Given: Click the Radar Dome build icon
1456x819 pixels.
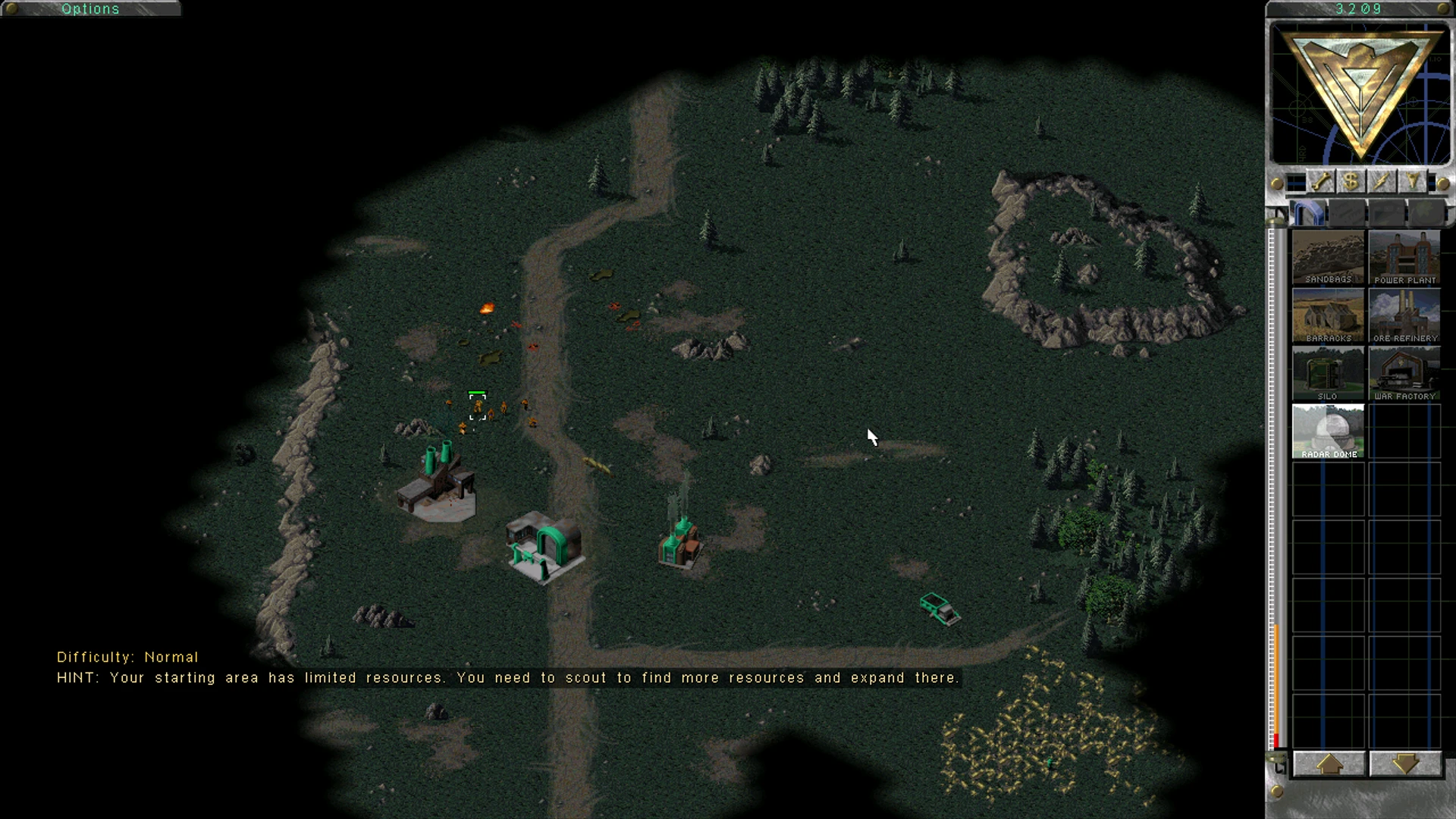Looking at the screenshot, I should click(x=1328, y=431).
